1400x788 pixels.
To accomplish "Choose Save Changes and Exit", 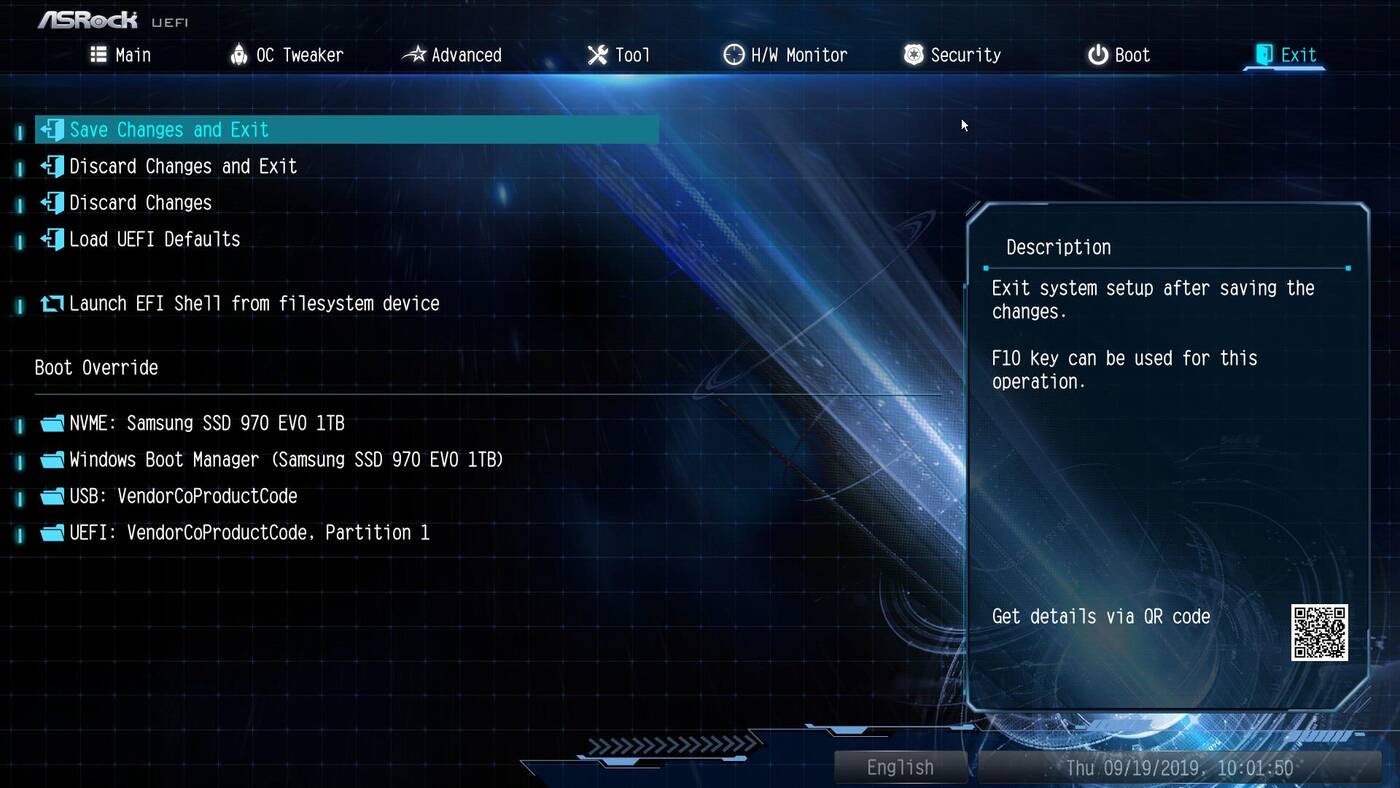I will pos(169,130).
